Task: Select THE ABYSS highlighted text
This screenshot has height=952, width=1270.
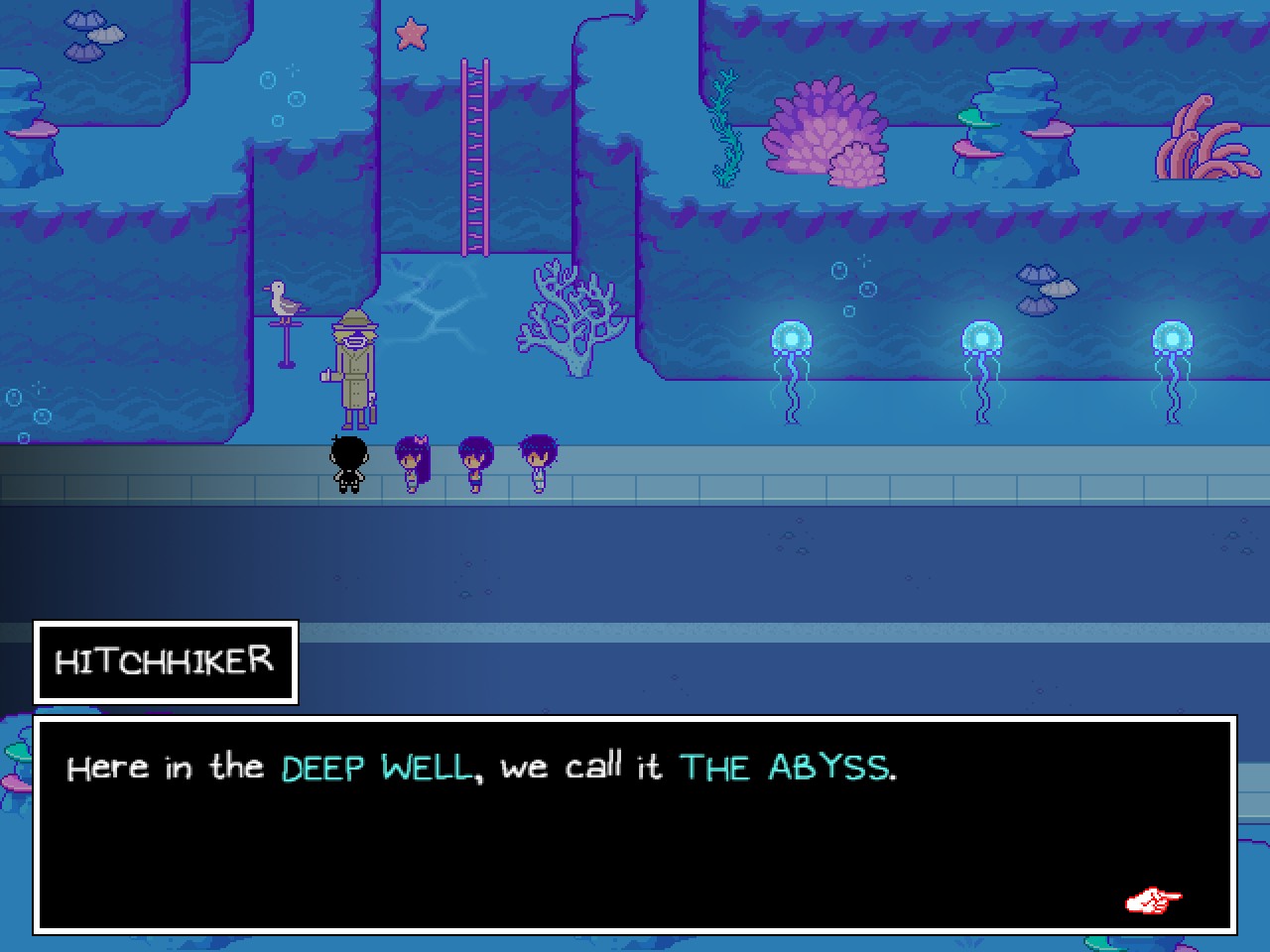Action: click(787, 767)
